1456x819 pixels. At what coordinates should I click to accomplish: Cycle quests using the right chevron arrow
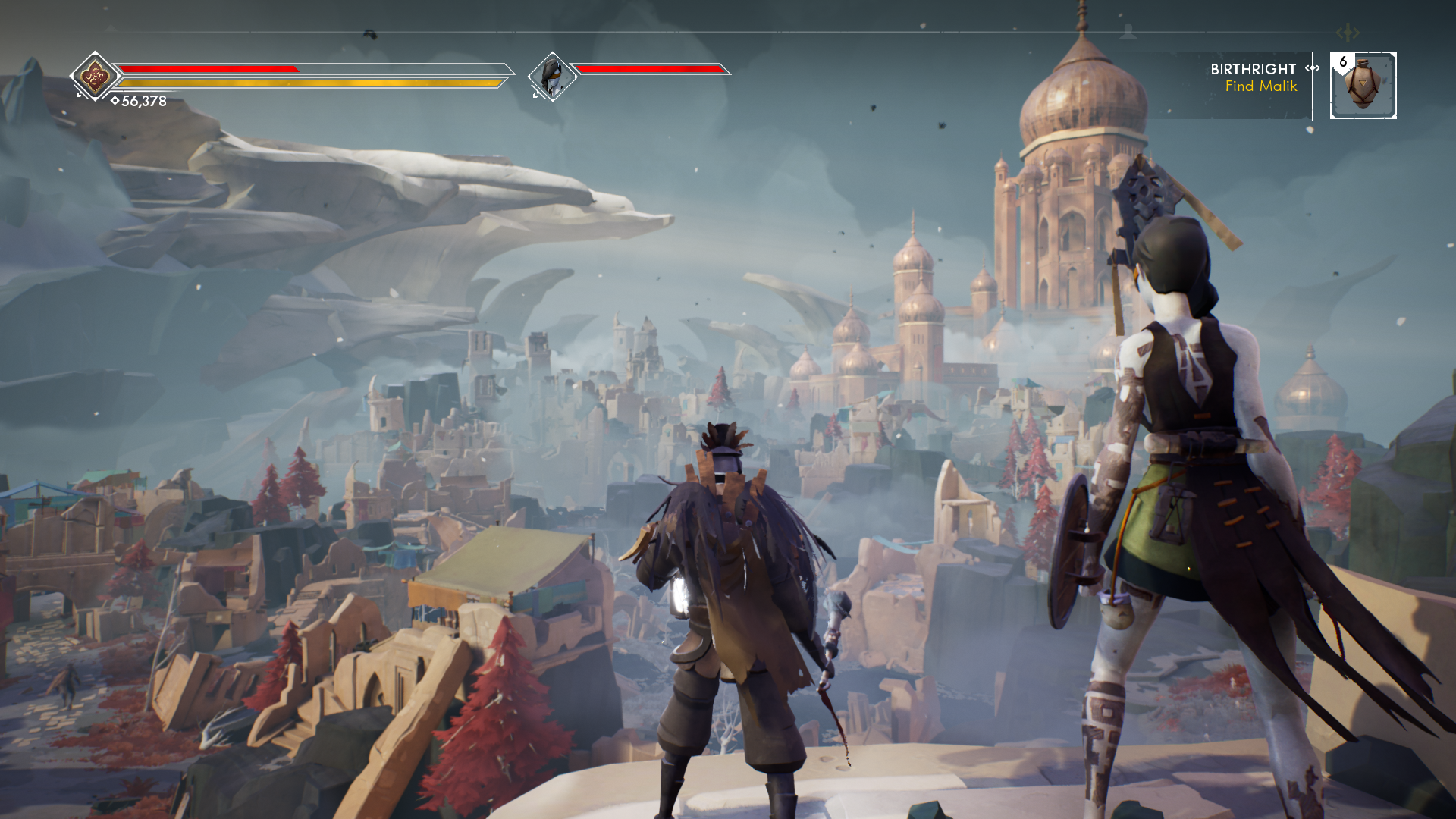coord(1316,69)
